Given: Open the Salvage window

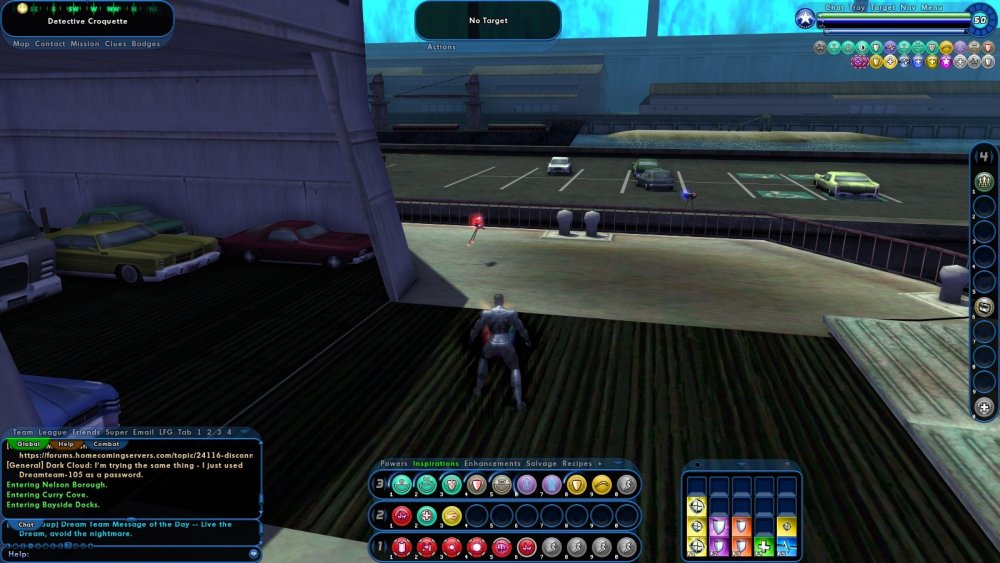Looking at the screenshot, I should point(543,464).
